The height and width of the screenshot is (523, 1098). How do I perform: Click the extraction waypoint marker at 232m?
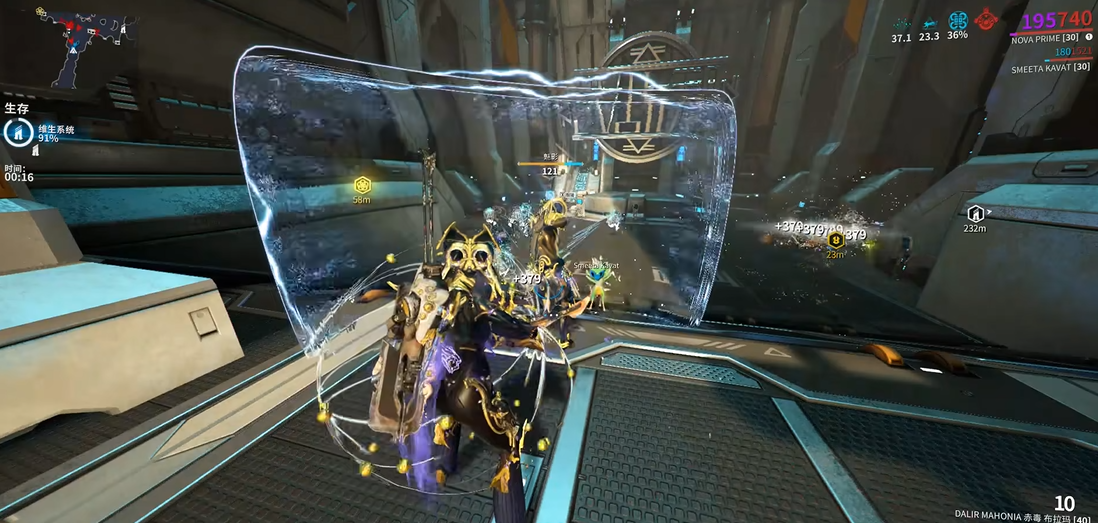[975, 212]
